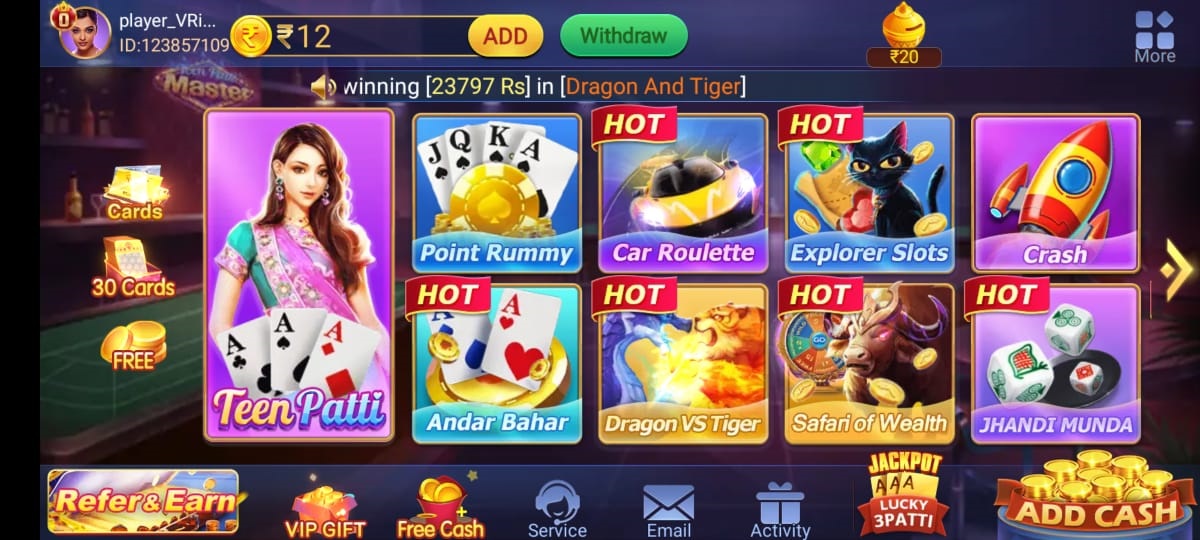Launch the Teen Patti game

click(x=299, y=275)
